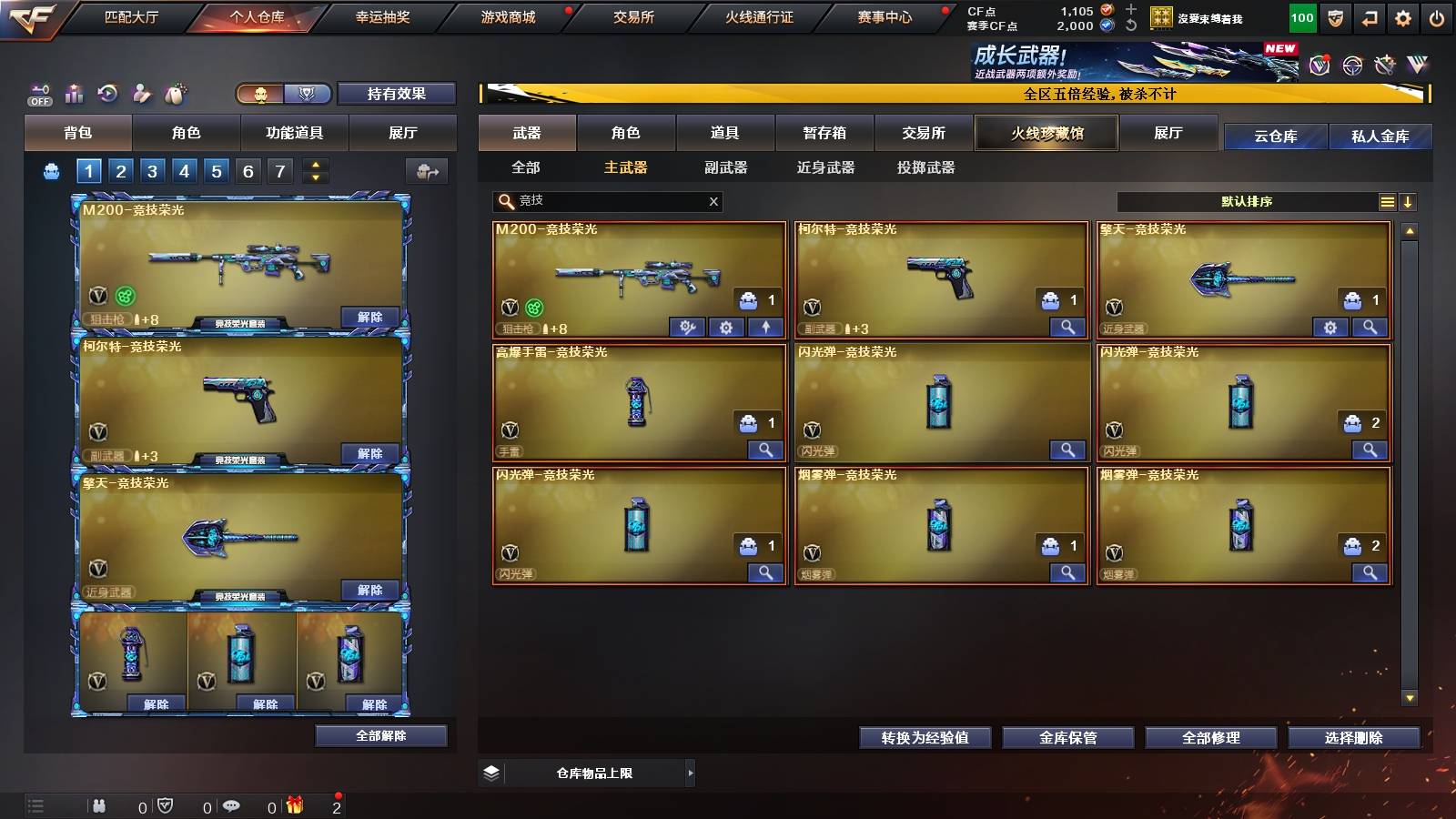1456x819 pixels.
Task: Switch the OFF key toggle to on
Action: point(39,94)
